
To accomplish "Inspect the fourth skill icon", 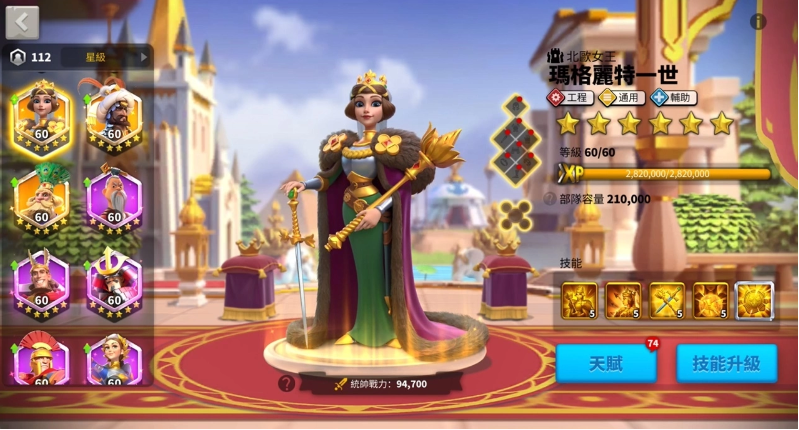I will tap(711, 300).
